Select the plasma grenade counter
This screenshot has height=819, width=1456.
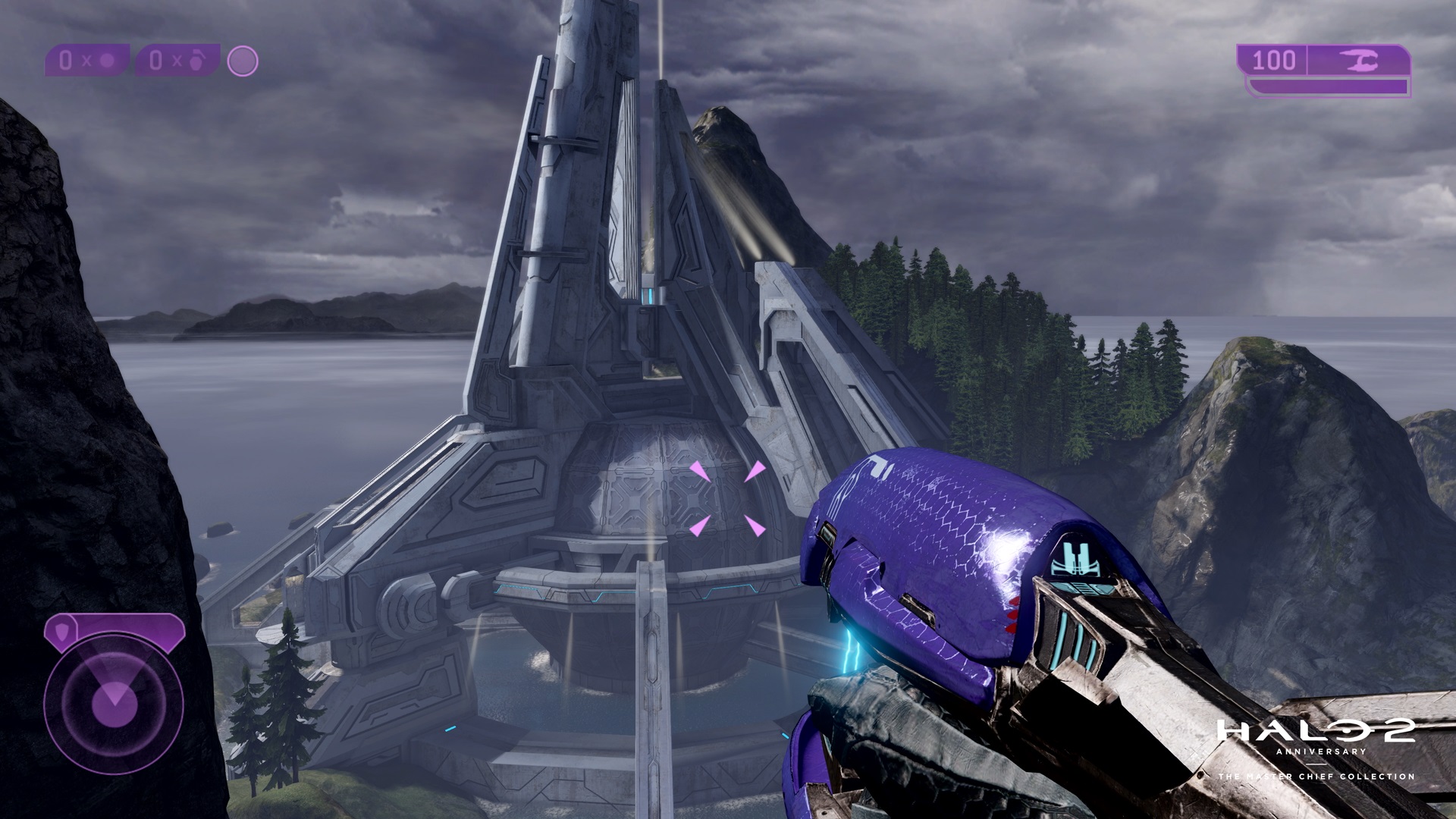(87, 61)
